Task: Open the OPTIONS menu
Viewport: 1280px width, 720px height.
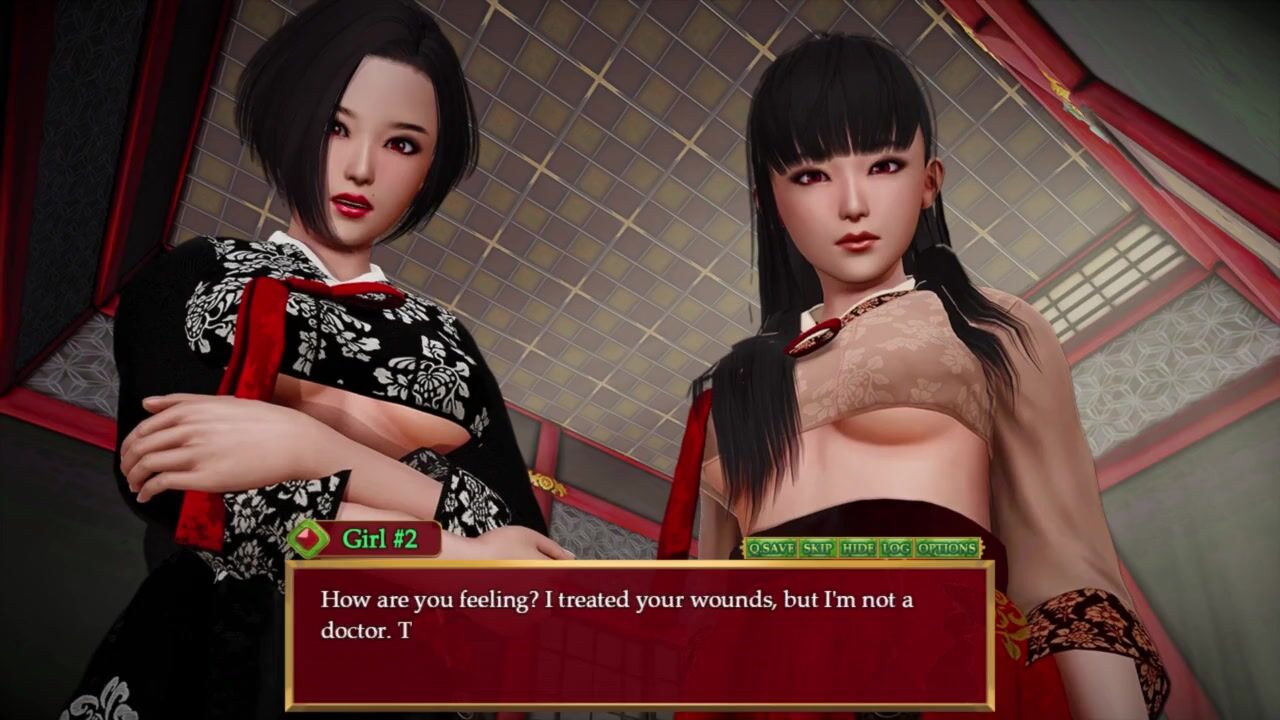Action: pyautogui.click(x=946, y=548)
